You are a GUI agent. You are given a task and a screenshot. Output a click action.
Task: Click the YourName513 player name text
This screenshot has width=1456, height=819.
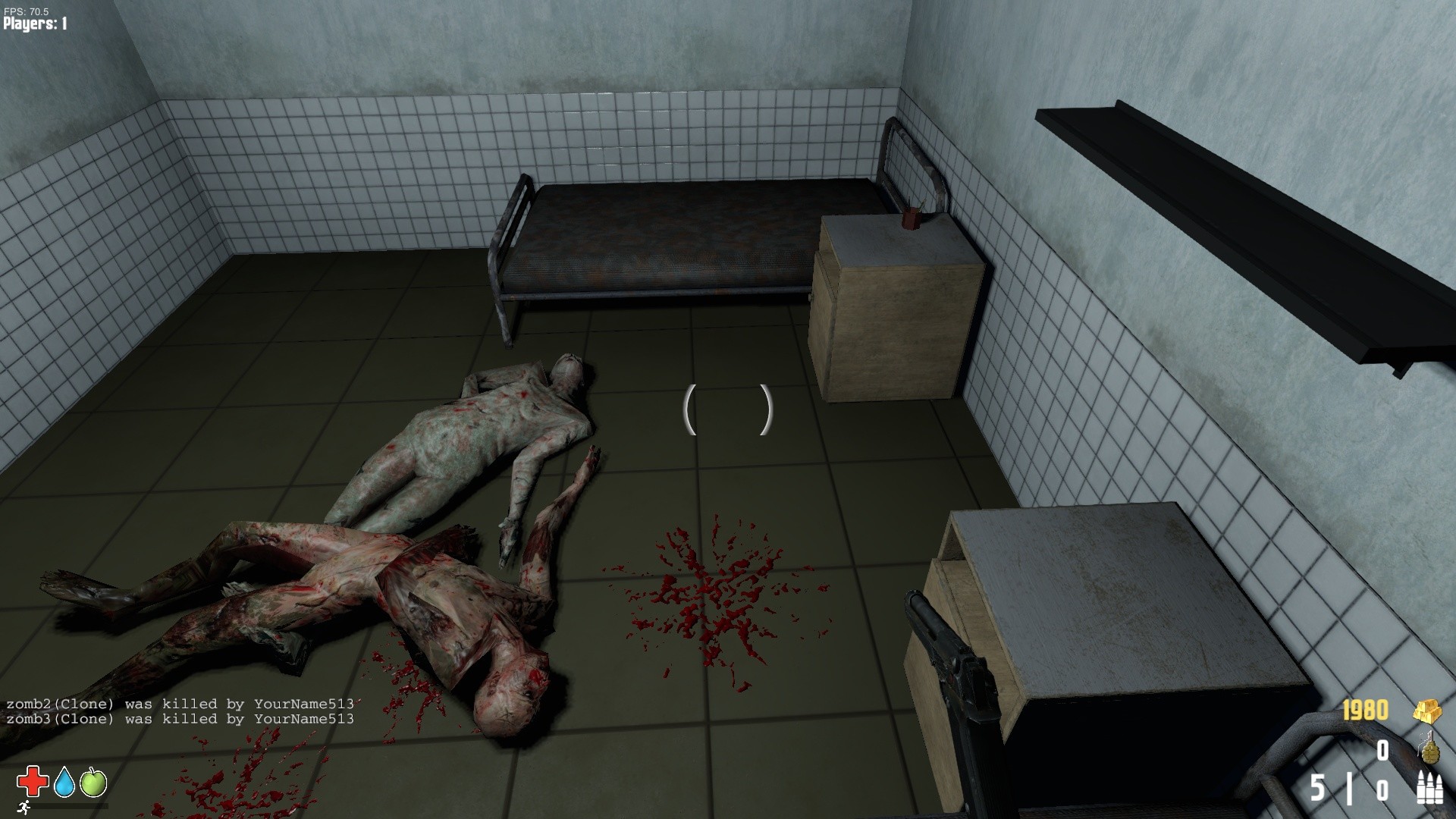303,703
